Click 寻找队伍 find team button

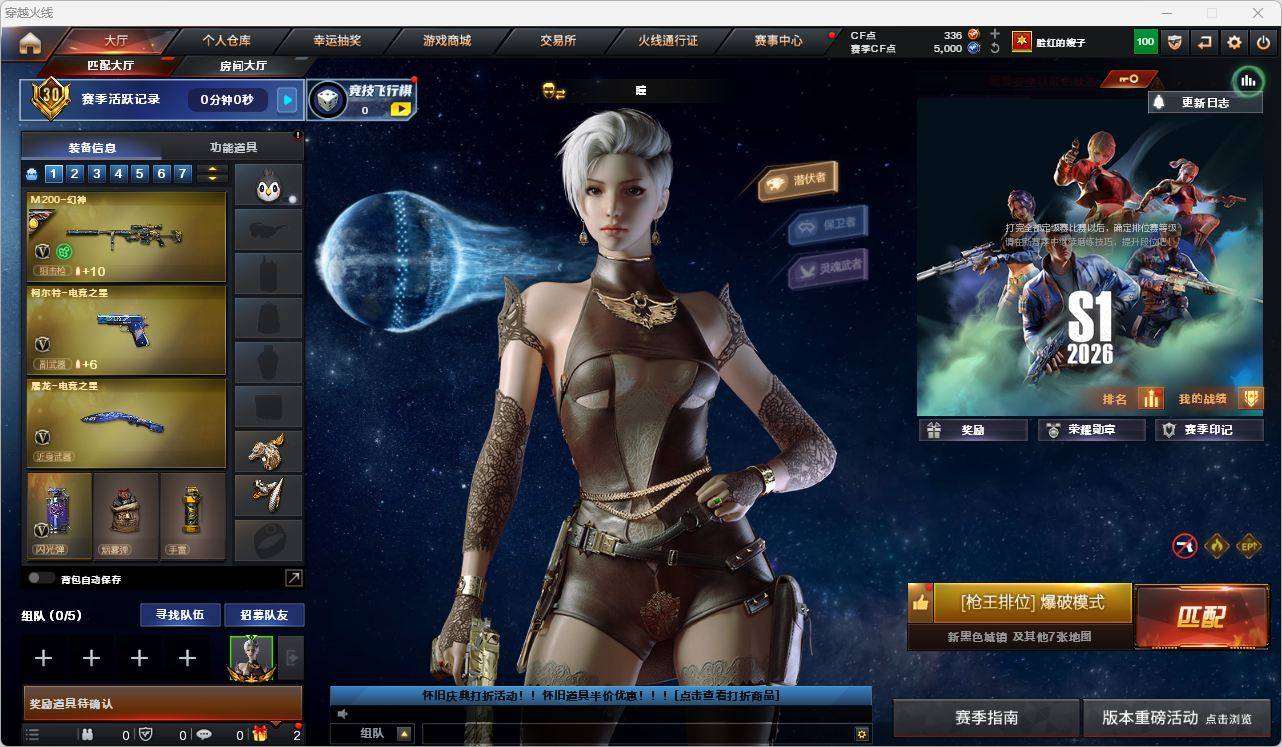[180, 615]
